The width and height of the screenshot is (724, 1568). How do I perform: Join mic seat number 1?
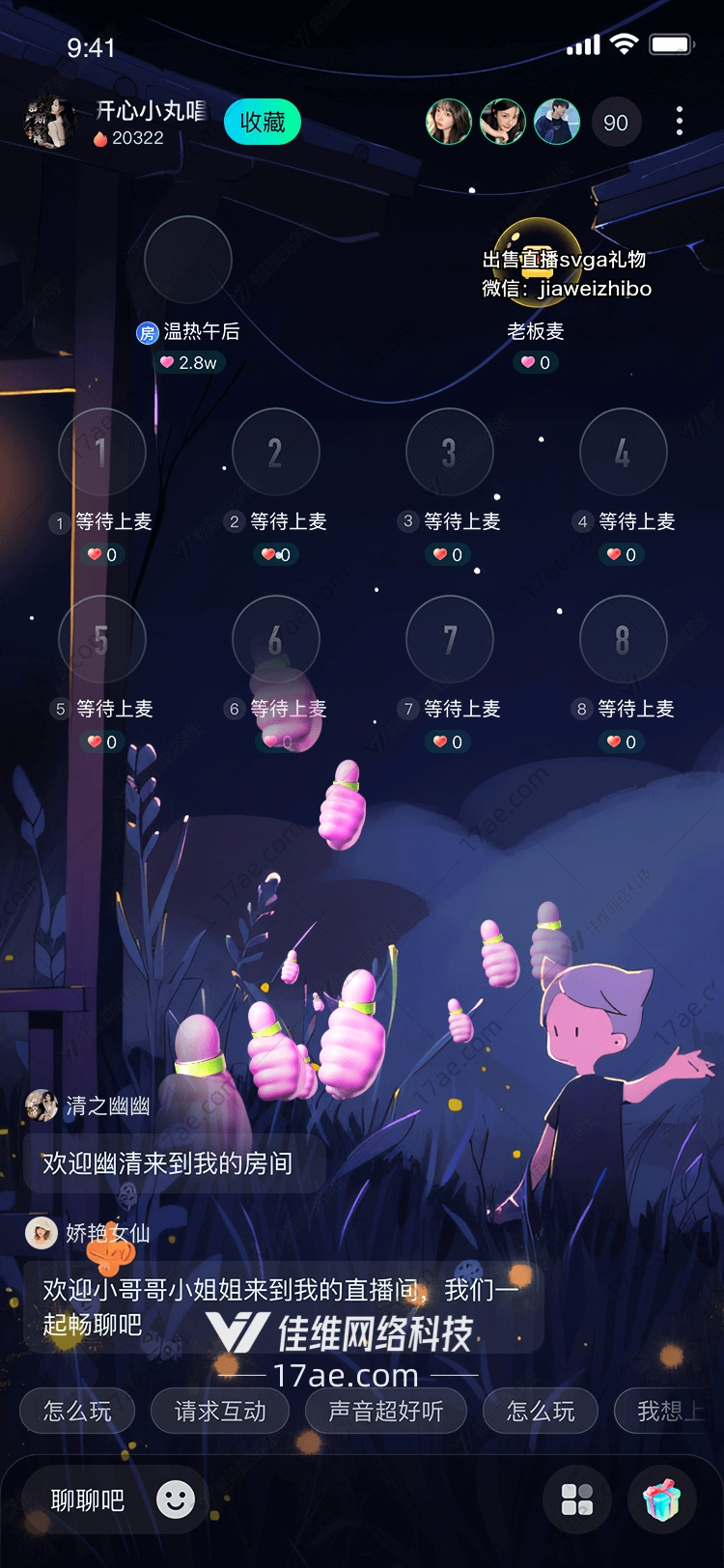102,452
